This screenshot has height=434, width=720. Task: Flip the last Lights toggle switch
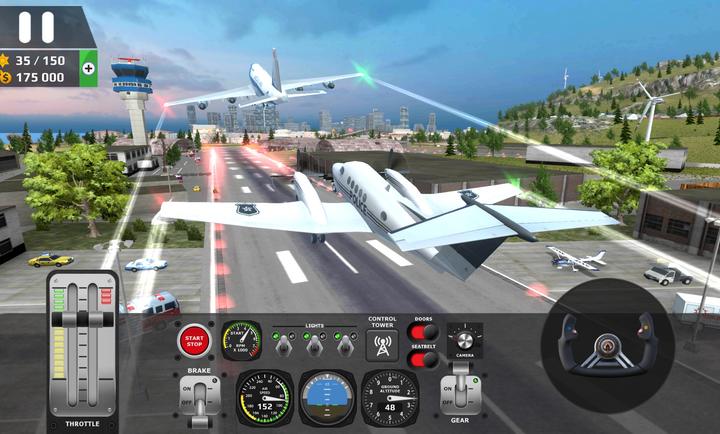[x=344, y=343]
